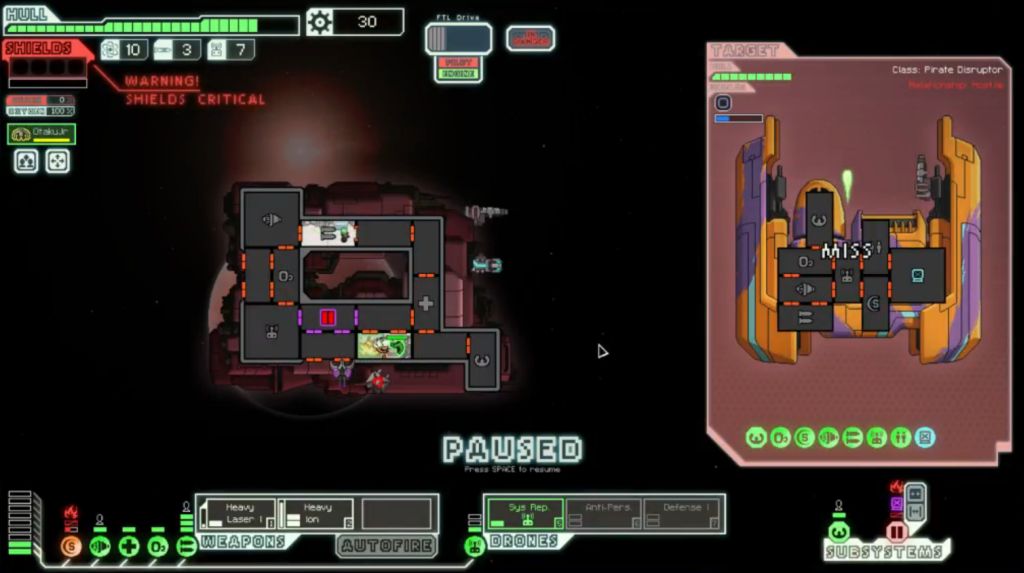1024x573 pixels.
Task: Click the medbay cross system icon
Action: click(x=128, y=546)
